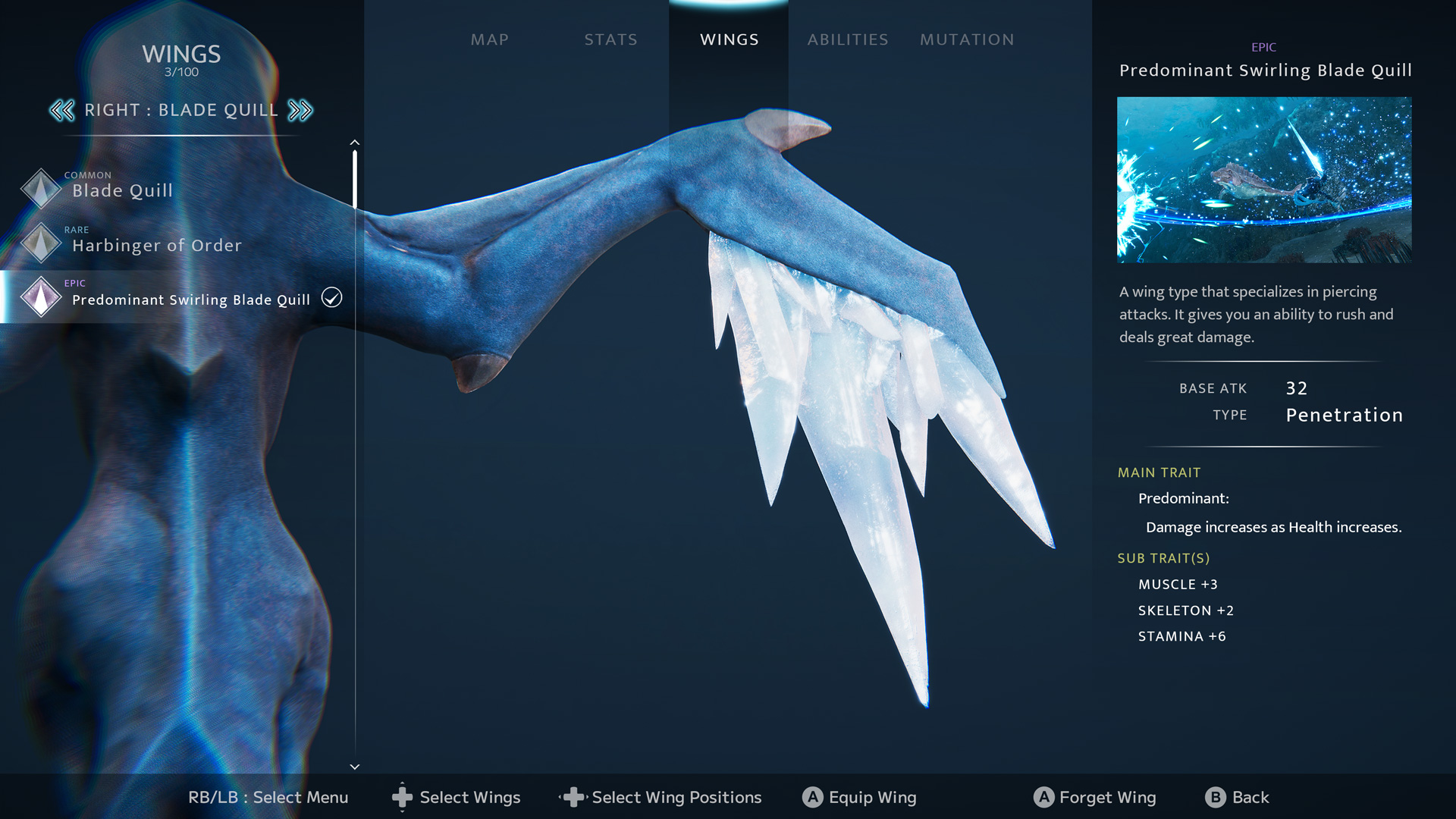This screenshot has height=819, width=1456.
Task: Click the wing list scroll-down arrow
Action: tap(354, 767)
